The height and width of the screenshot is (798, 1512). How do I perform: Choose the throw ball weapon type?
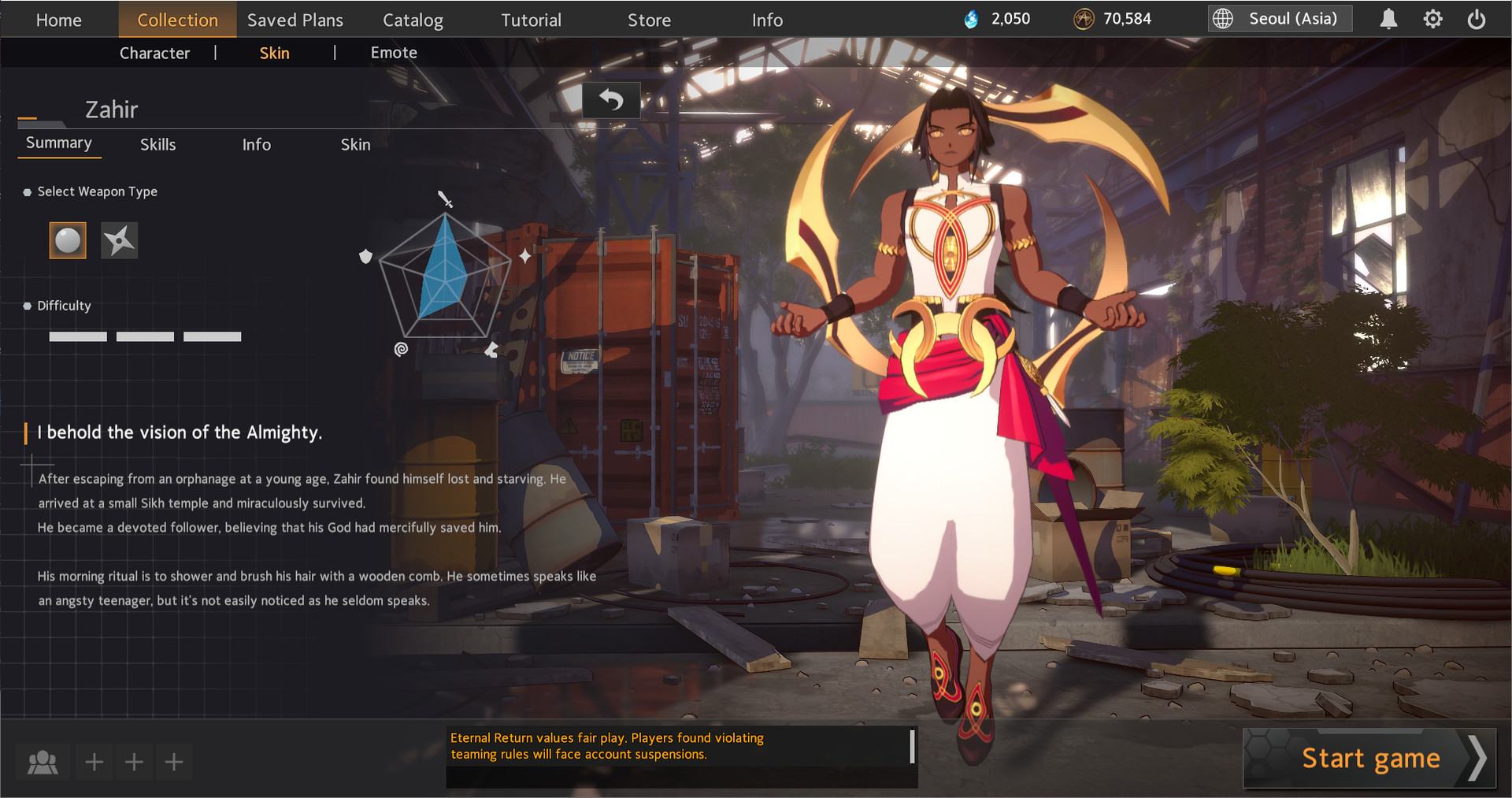[68, 240]
